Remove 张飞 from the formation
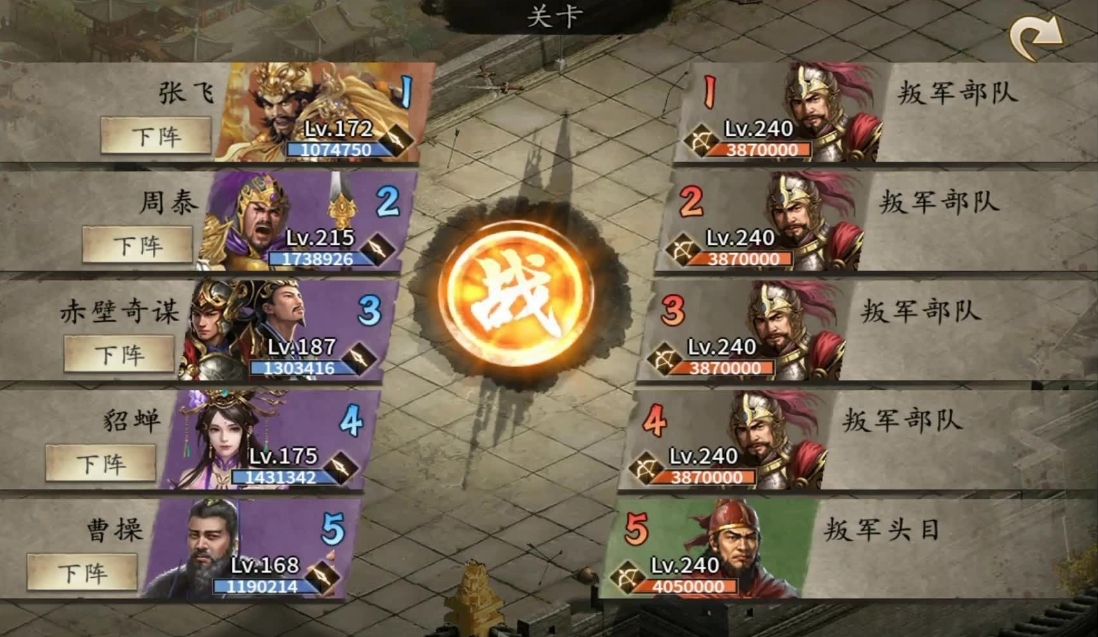This screenshot has height=637, width=1098. [x=156, y=135]
